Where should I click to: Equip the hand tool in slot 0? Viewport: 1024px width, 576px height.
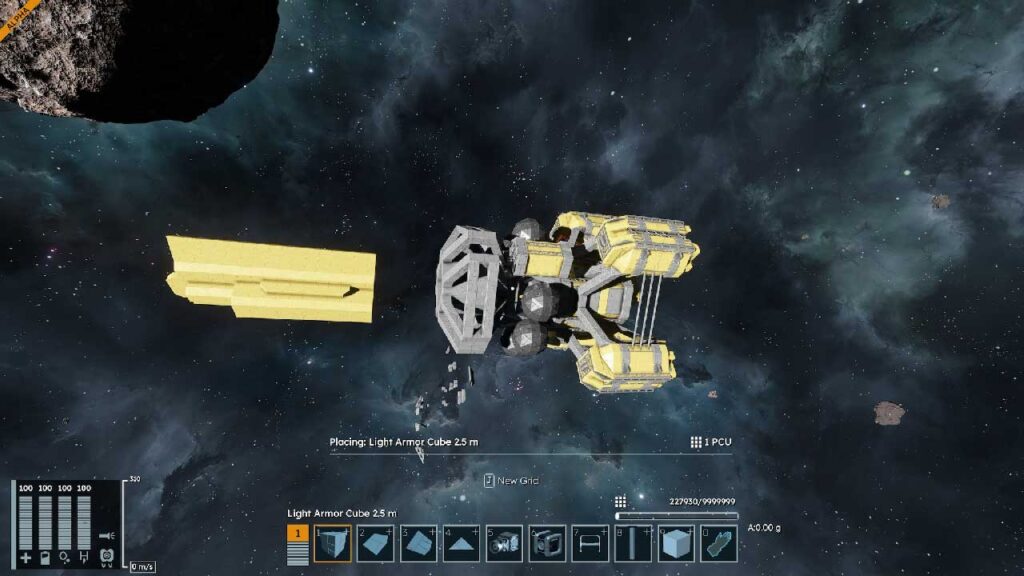(x=719, y=543)
